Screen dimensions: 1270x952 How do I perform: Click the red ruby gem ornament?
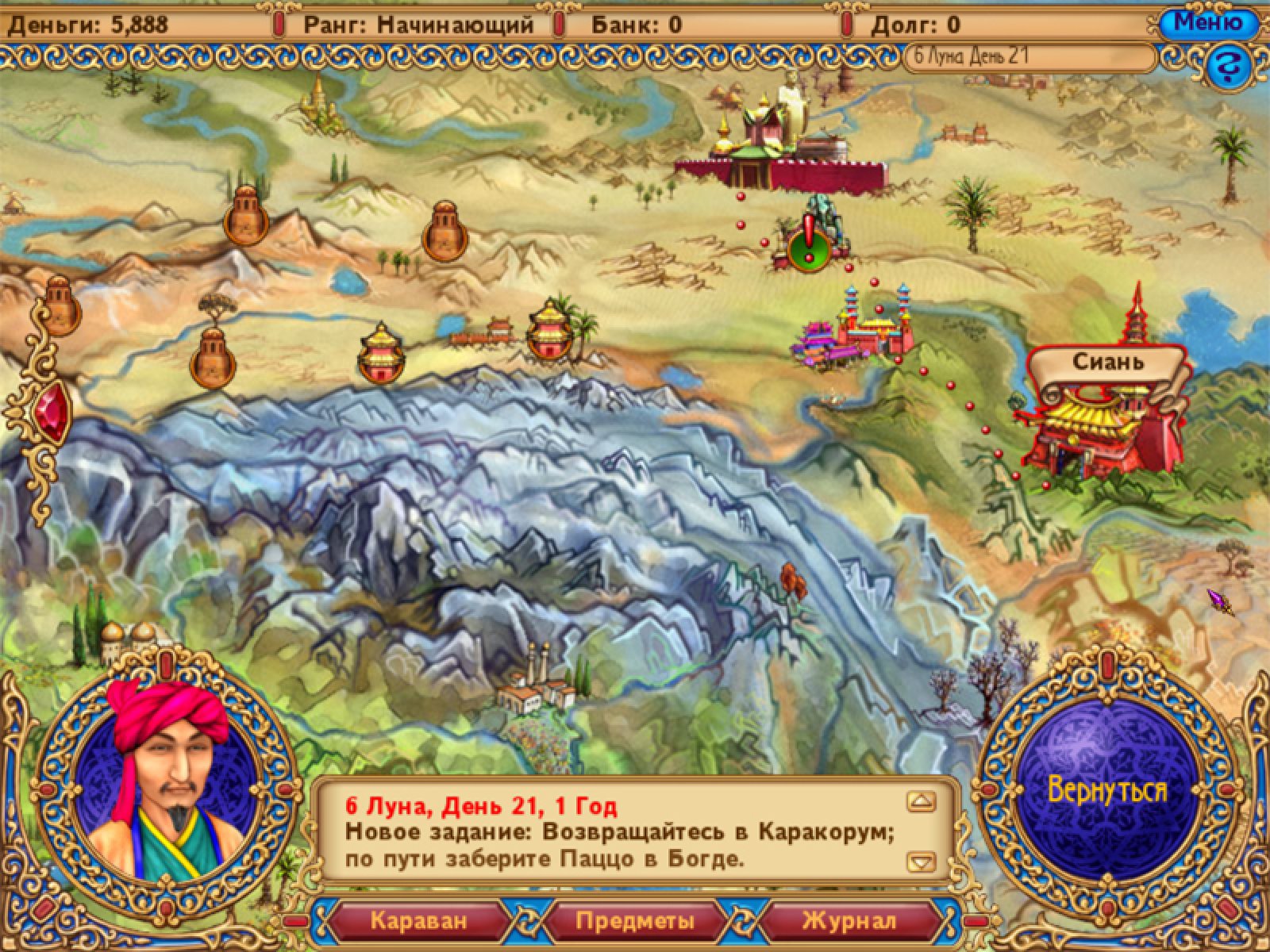click(x=52, y=413)
